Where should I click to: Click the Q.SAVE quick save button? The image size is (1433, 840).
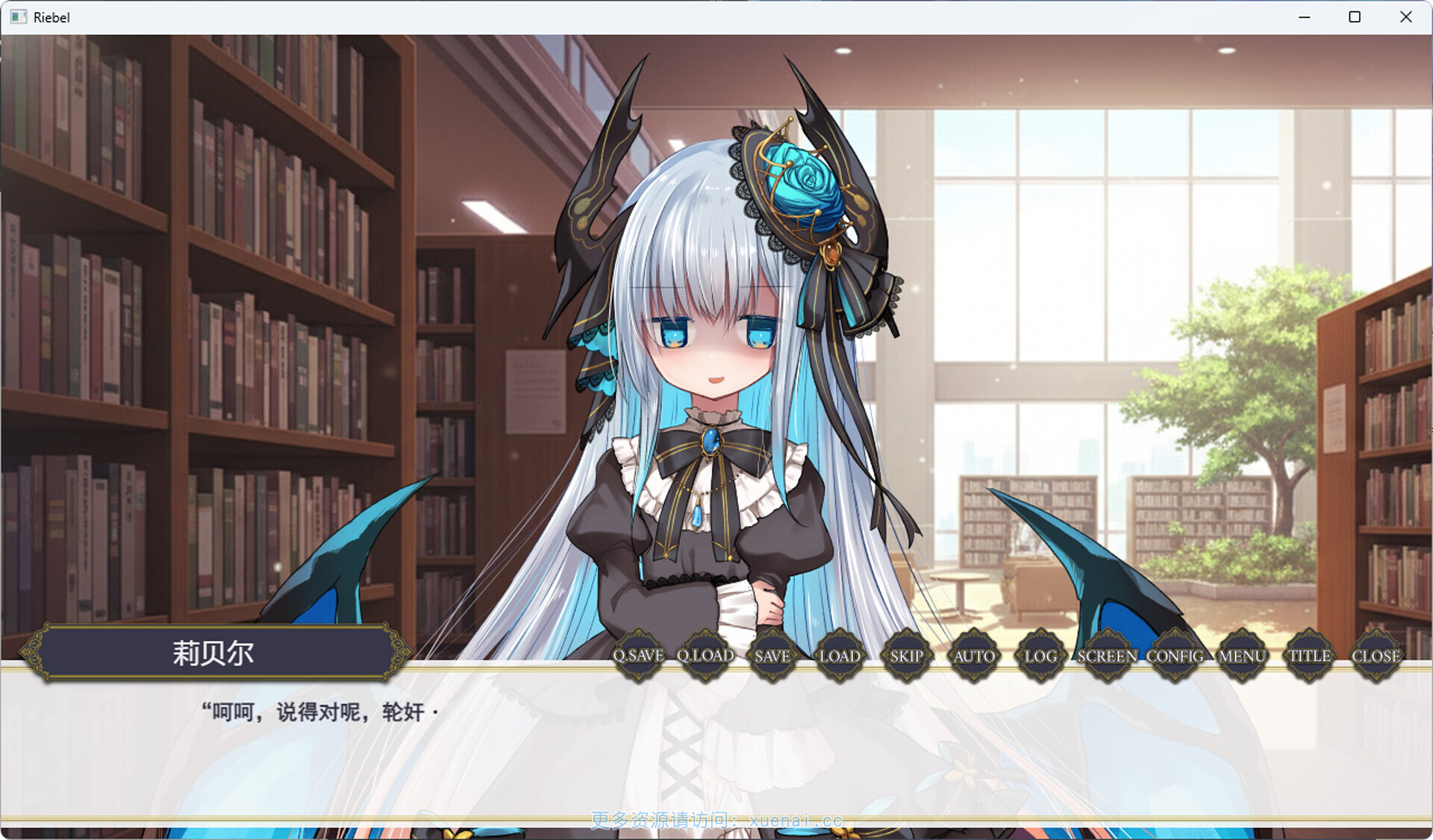pyautogui.click(x=638, y=656)
